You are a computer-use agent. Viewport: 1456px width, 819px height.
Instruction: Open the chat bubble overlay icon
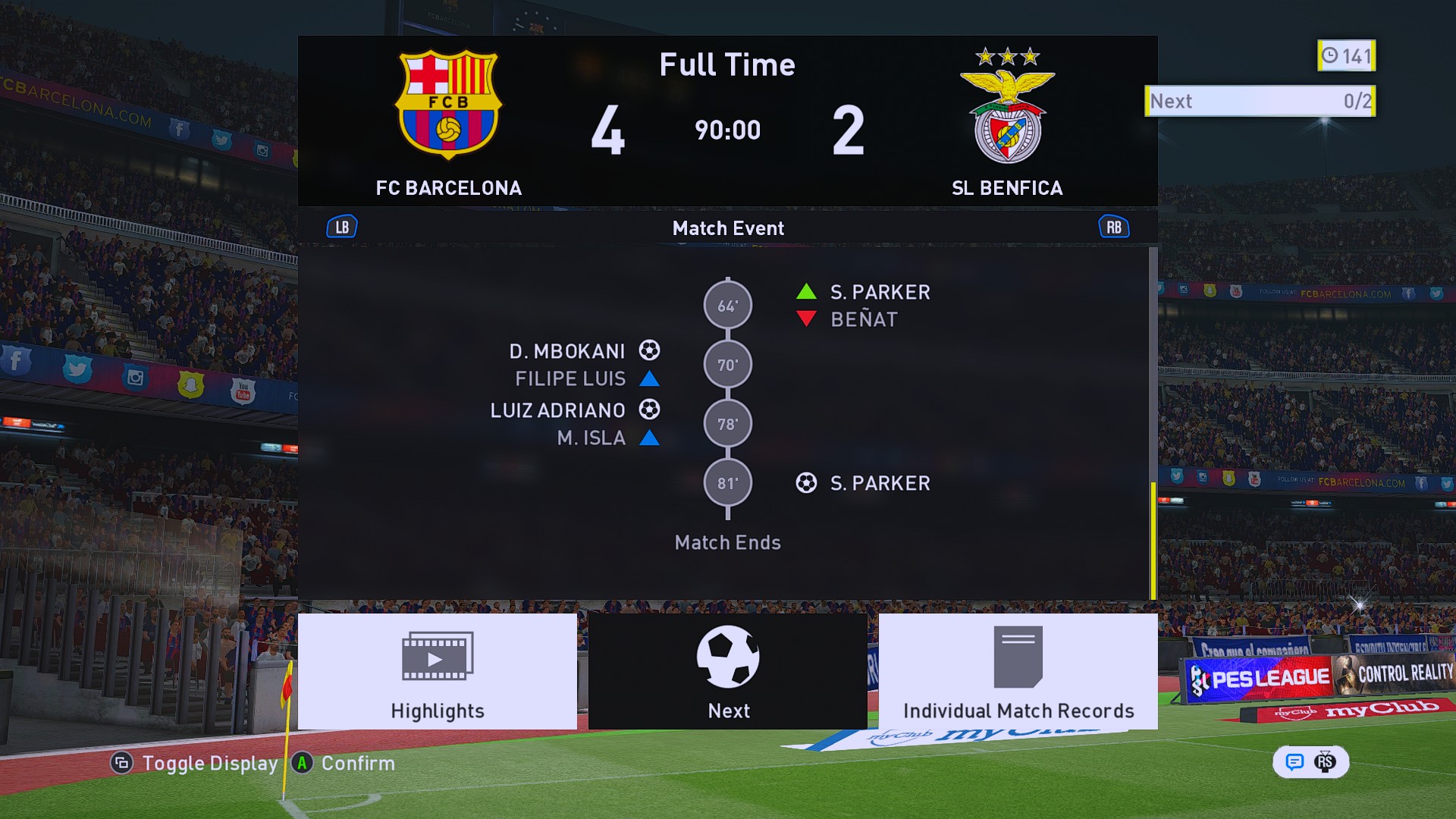tap(1294, 762)
